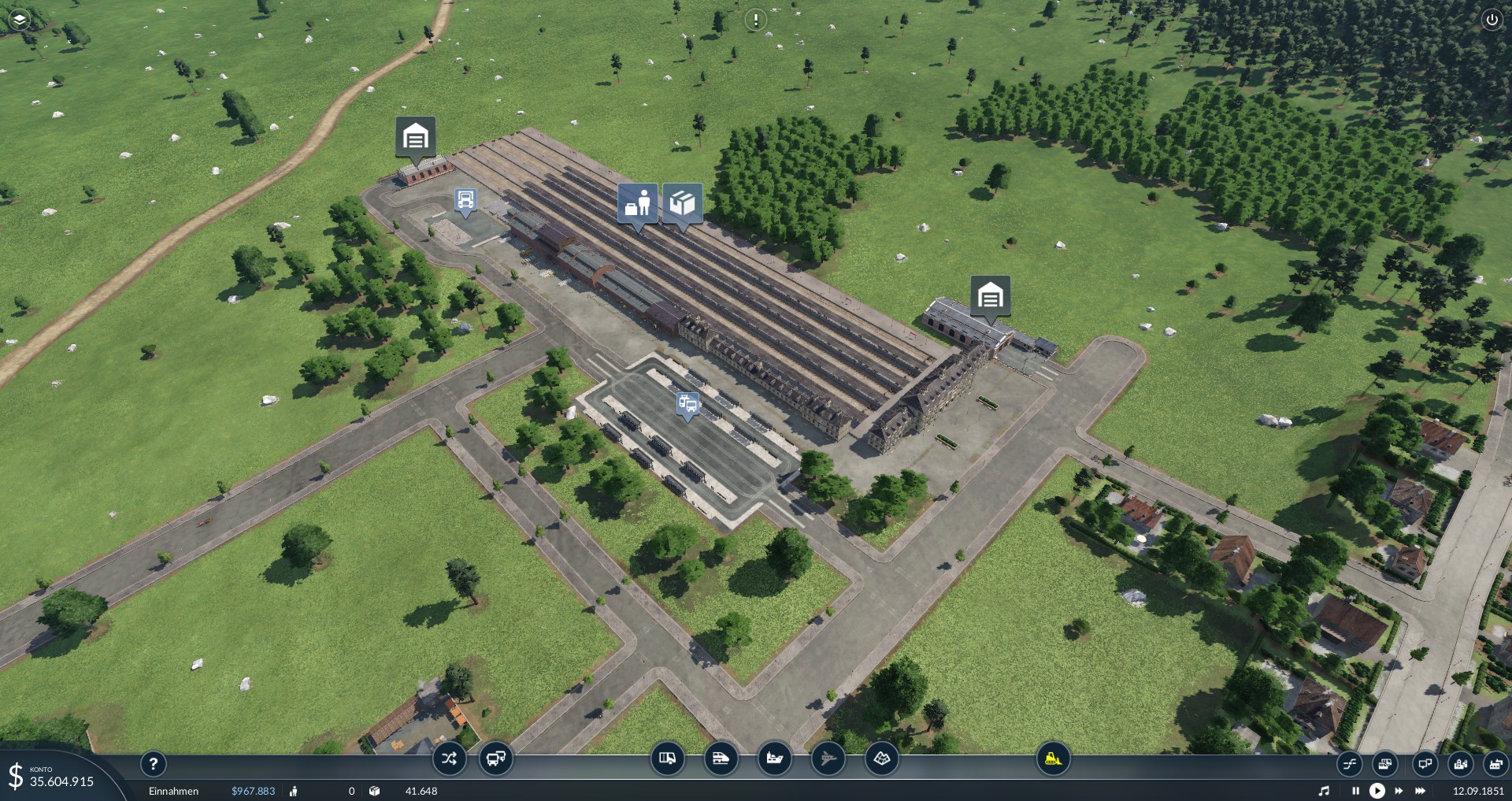Activate the yellow bulldozer tool
The width and height of the screenshot is (1512, 801).
(1053, 758)
